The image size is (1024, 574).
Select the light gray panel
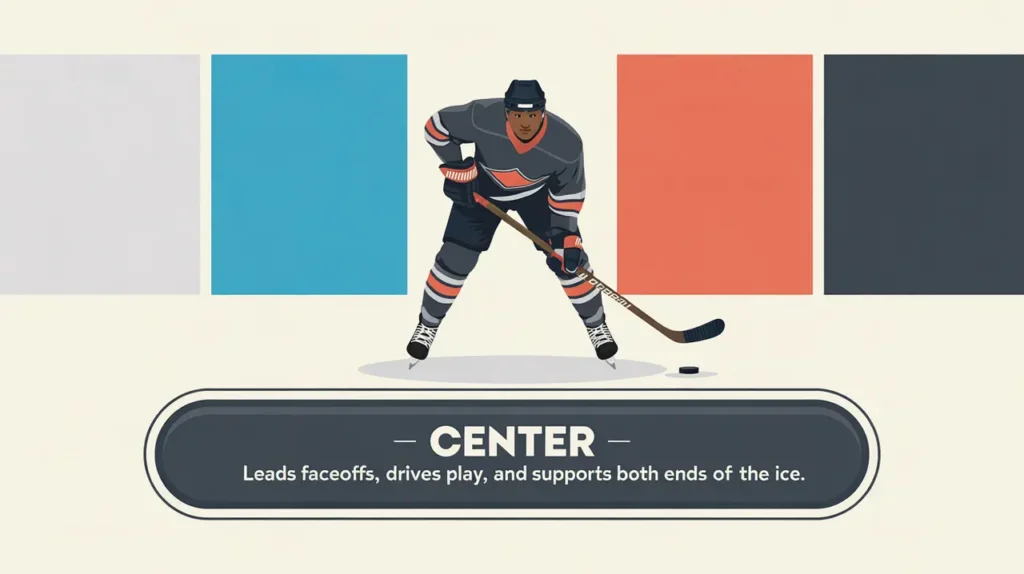(99, 174)
